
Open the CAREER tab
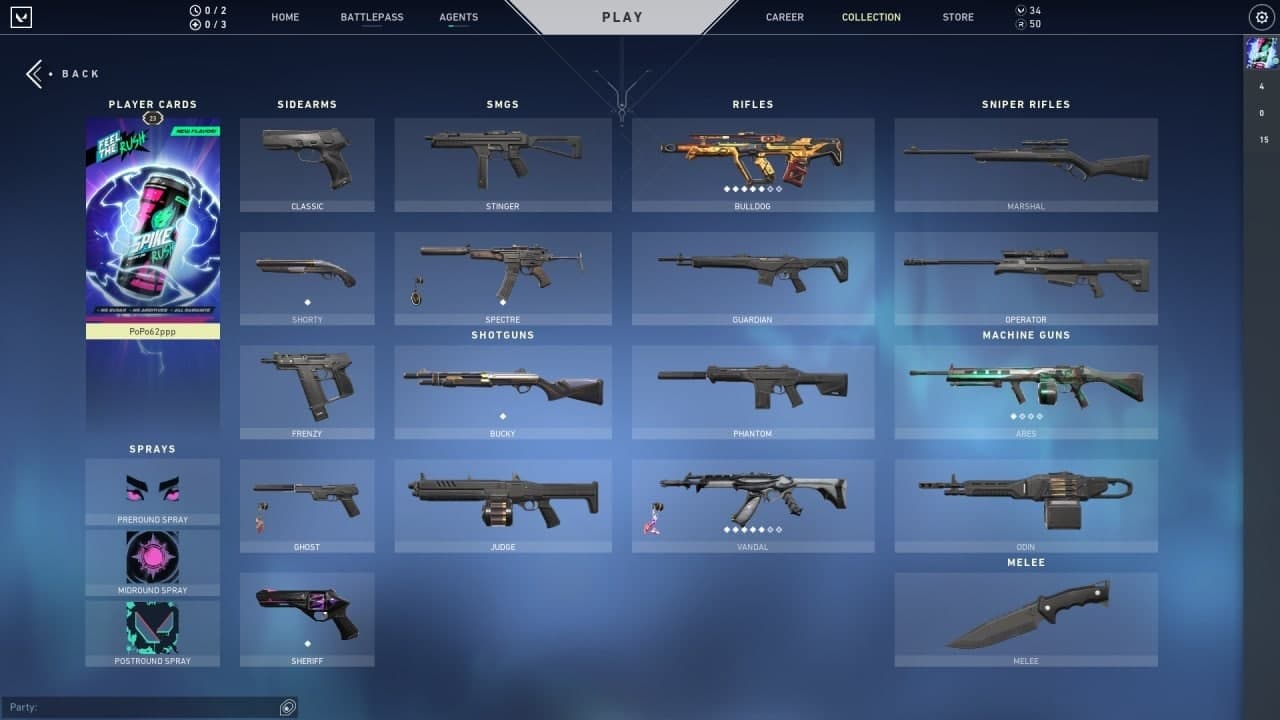click(784, 17)
